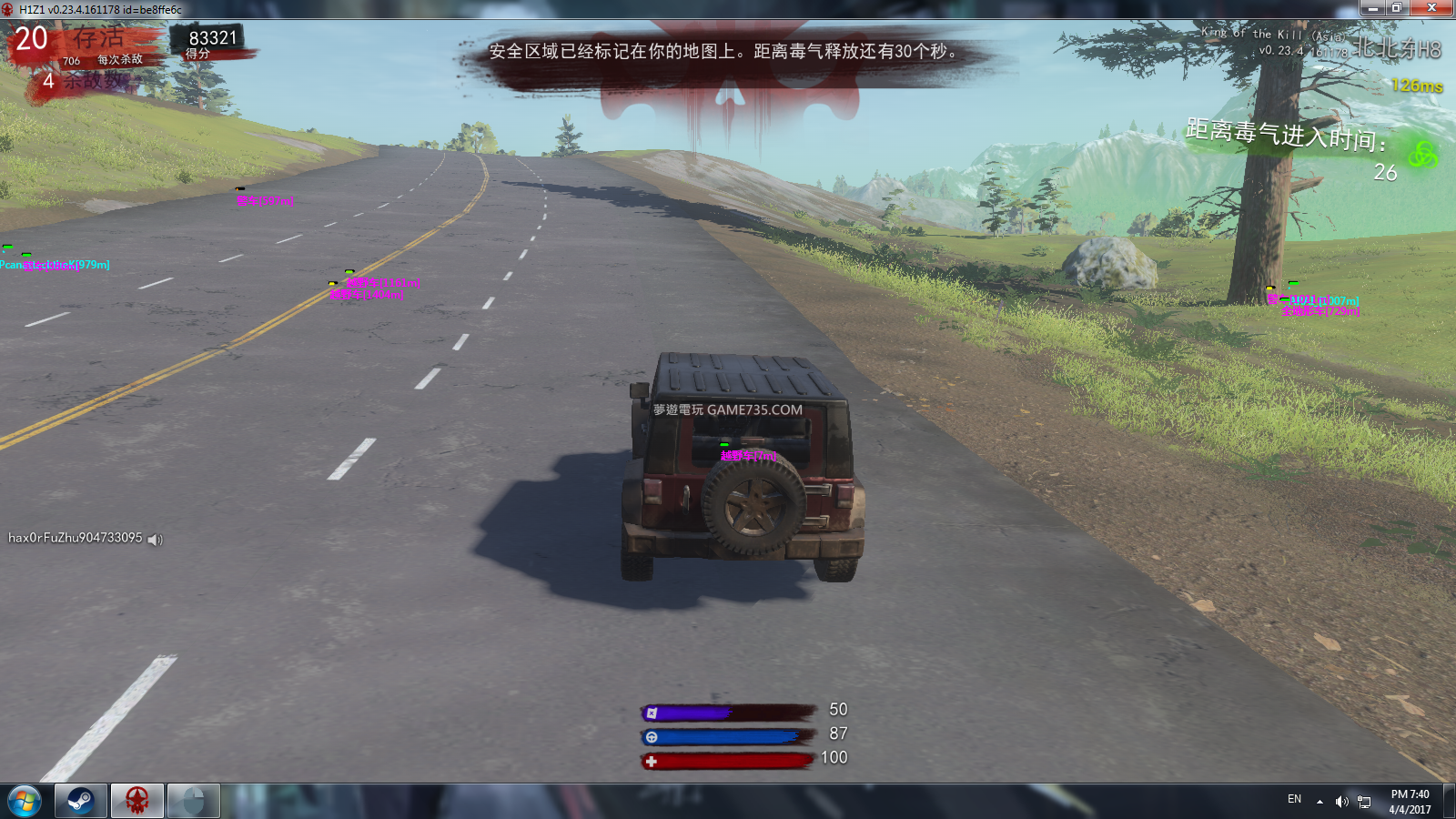
Task: Mute the speaker next to hax0rFuZhu904733095
Action: 155,538
